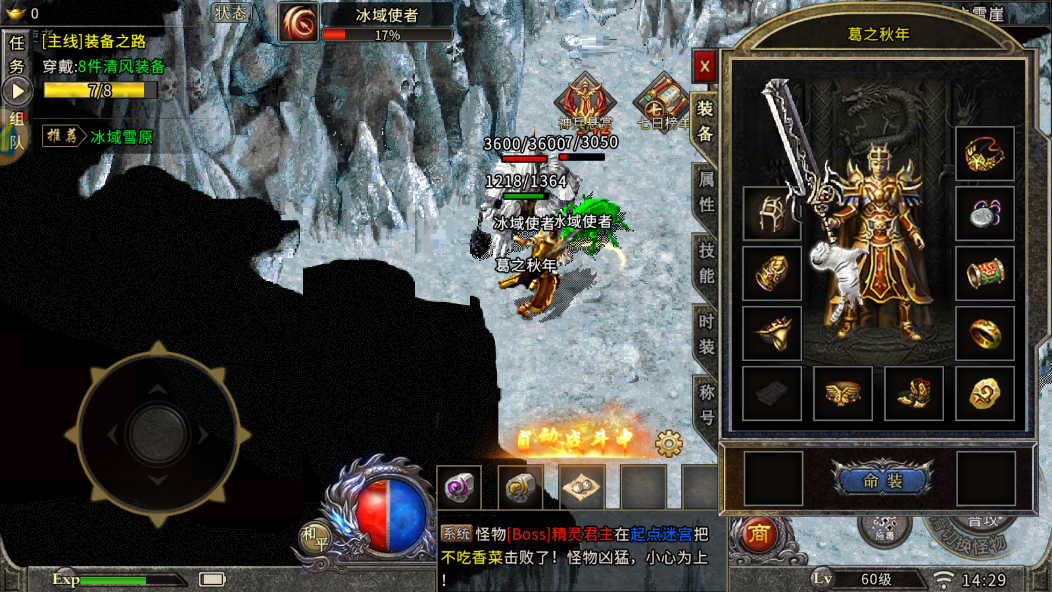Open the 状态 status button

tap(234, 13)
